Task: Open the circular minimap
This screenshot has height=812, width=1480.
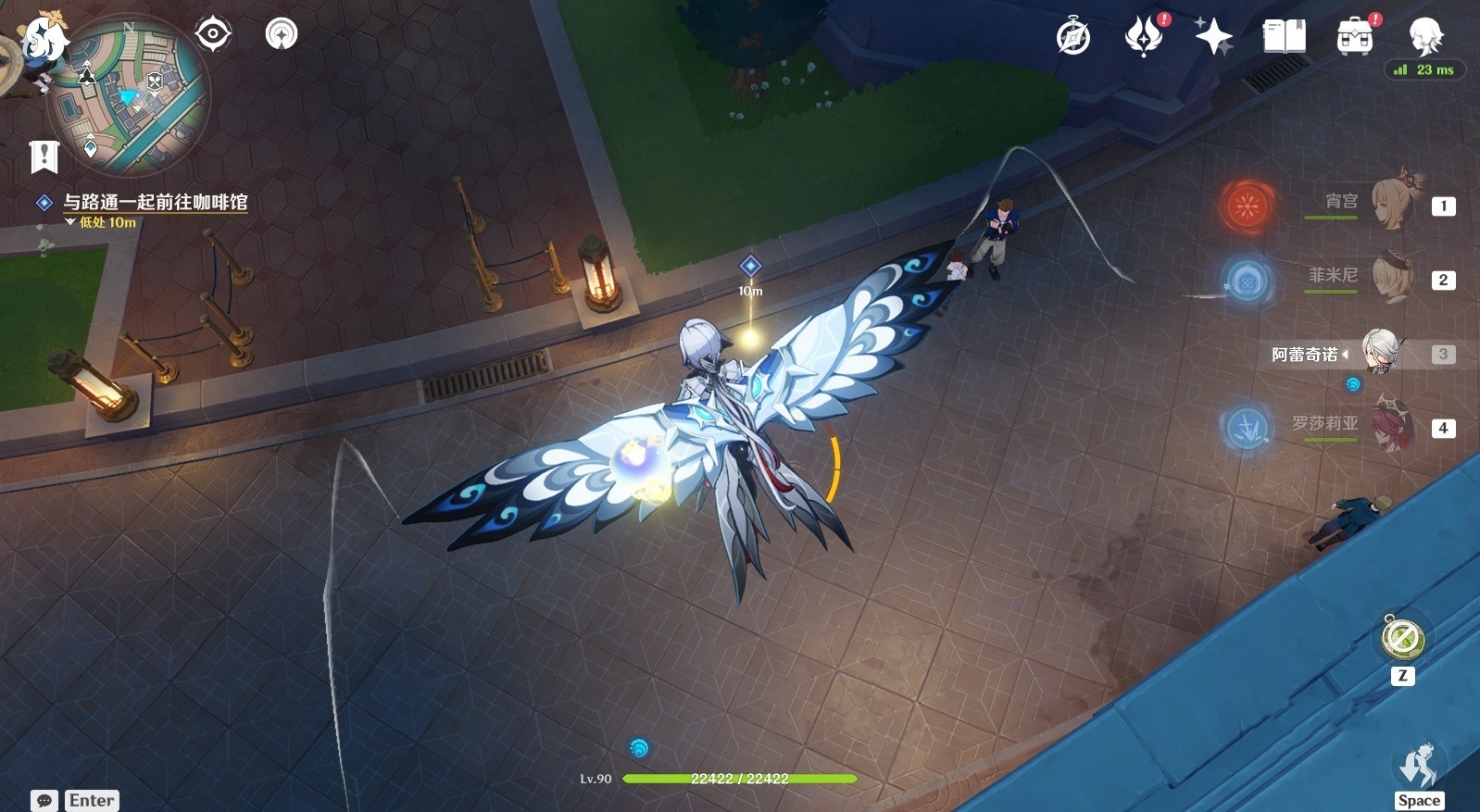Action: coord(129,96)
